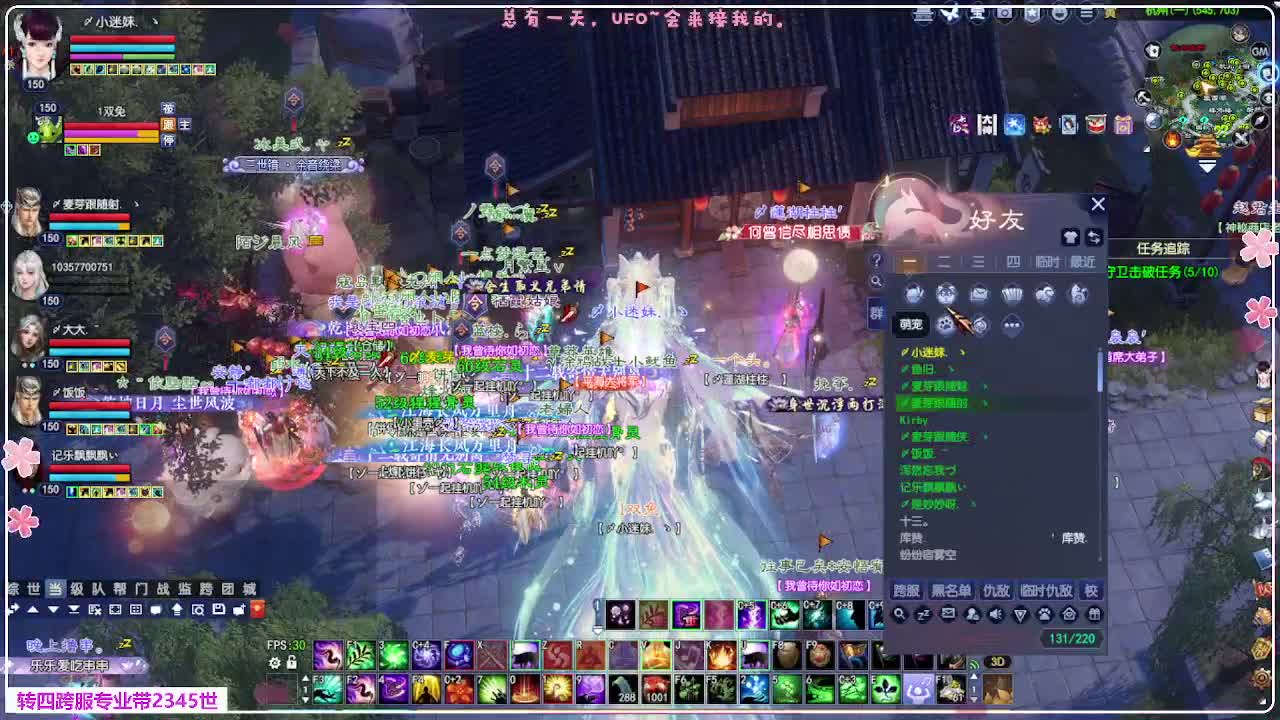The width and height of the screenshot is (1280, 720).
Task: Collapse chat with the down arrow in chat toolbar
Action: (52, 608)
